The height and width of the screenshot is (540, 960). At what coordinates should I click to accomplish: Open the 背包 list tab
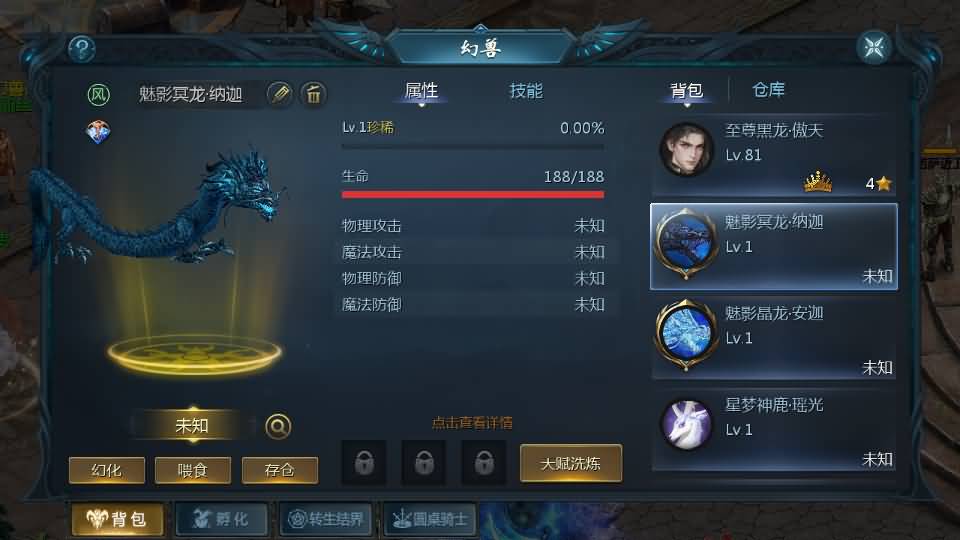686,91
